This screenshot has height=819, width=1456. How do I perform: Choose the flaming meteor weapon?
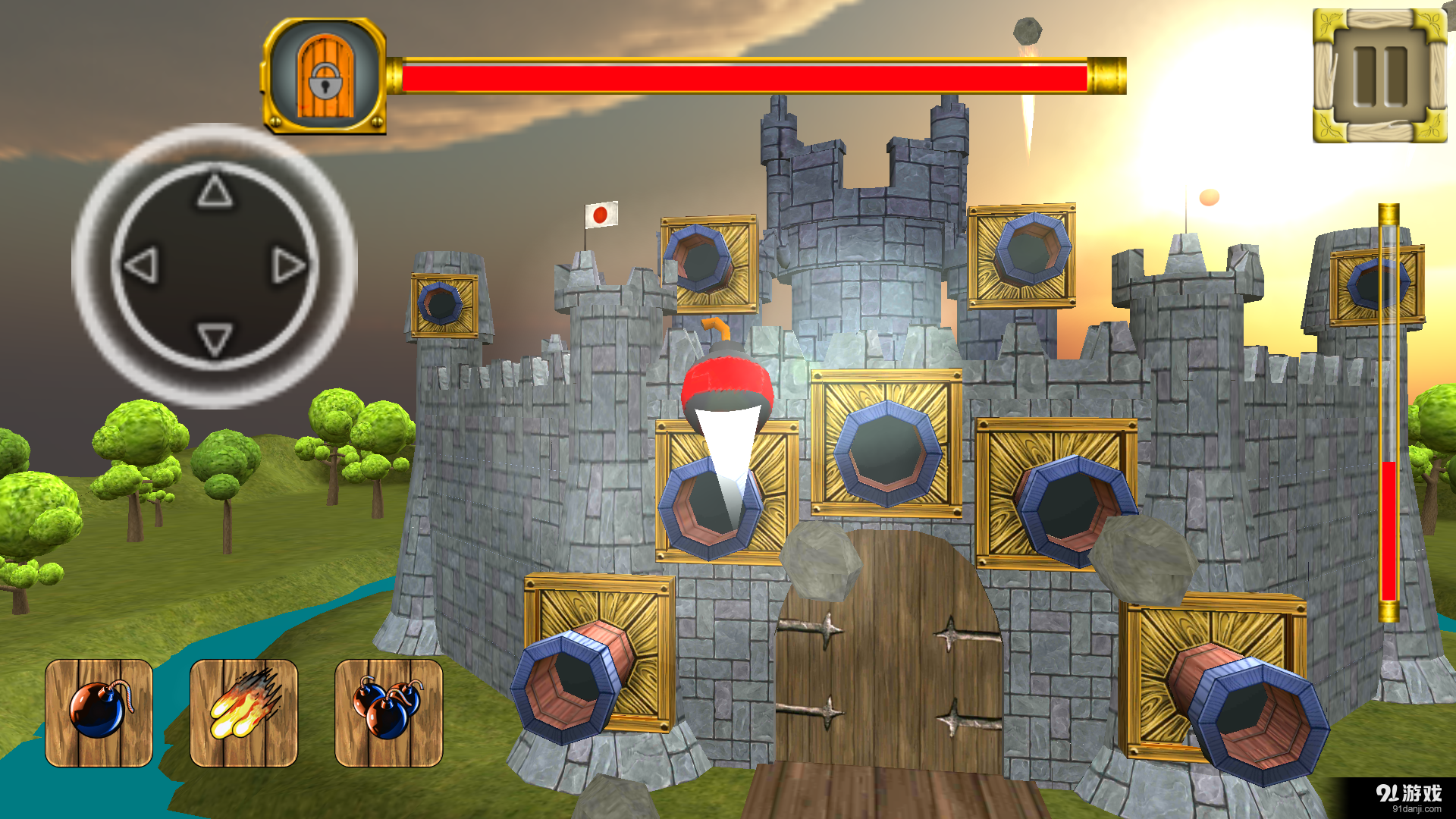tap(243, 713)
